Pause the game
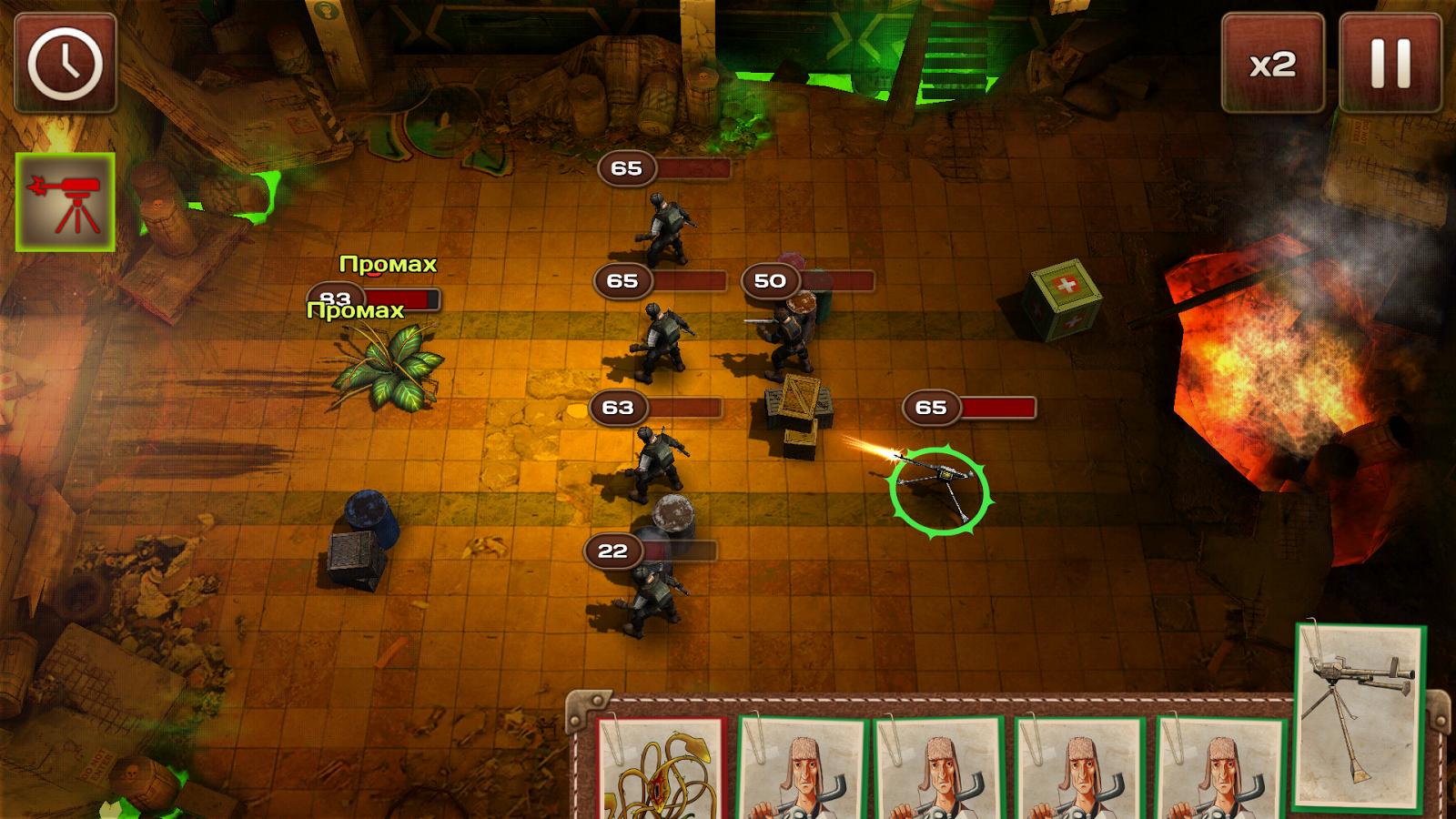 tap(1390, 64)
